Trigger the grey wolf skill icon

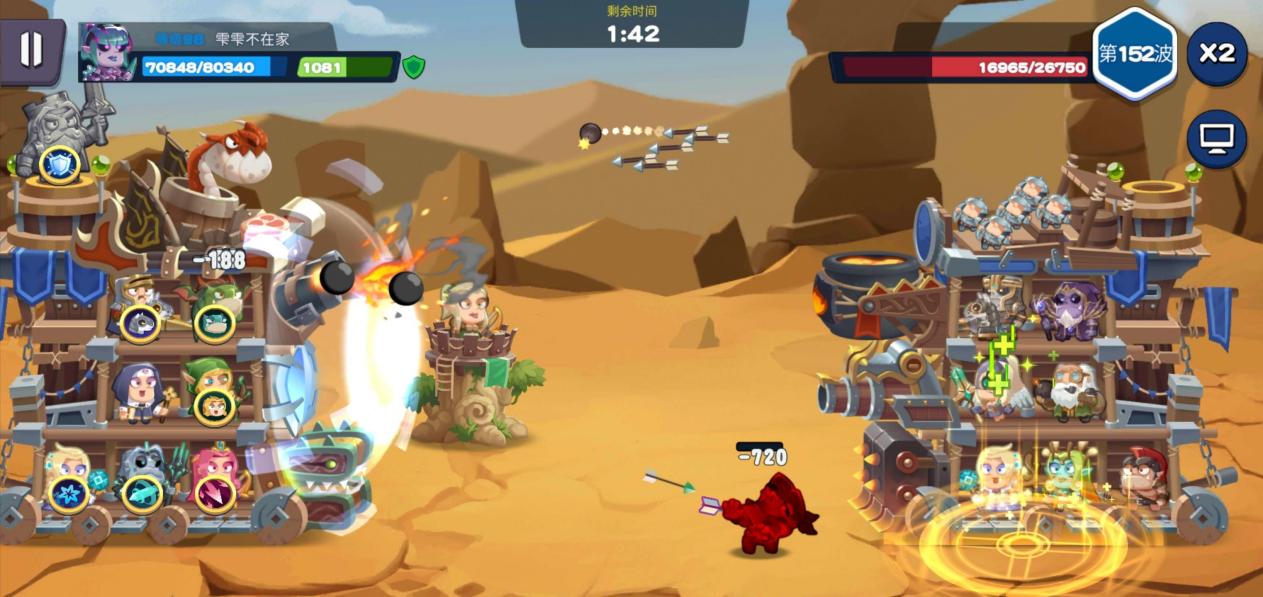tap(140, 323)
